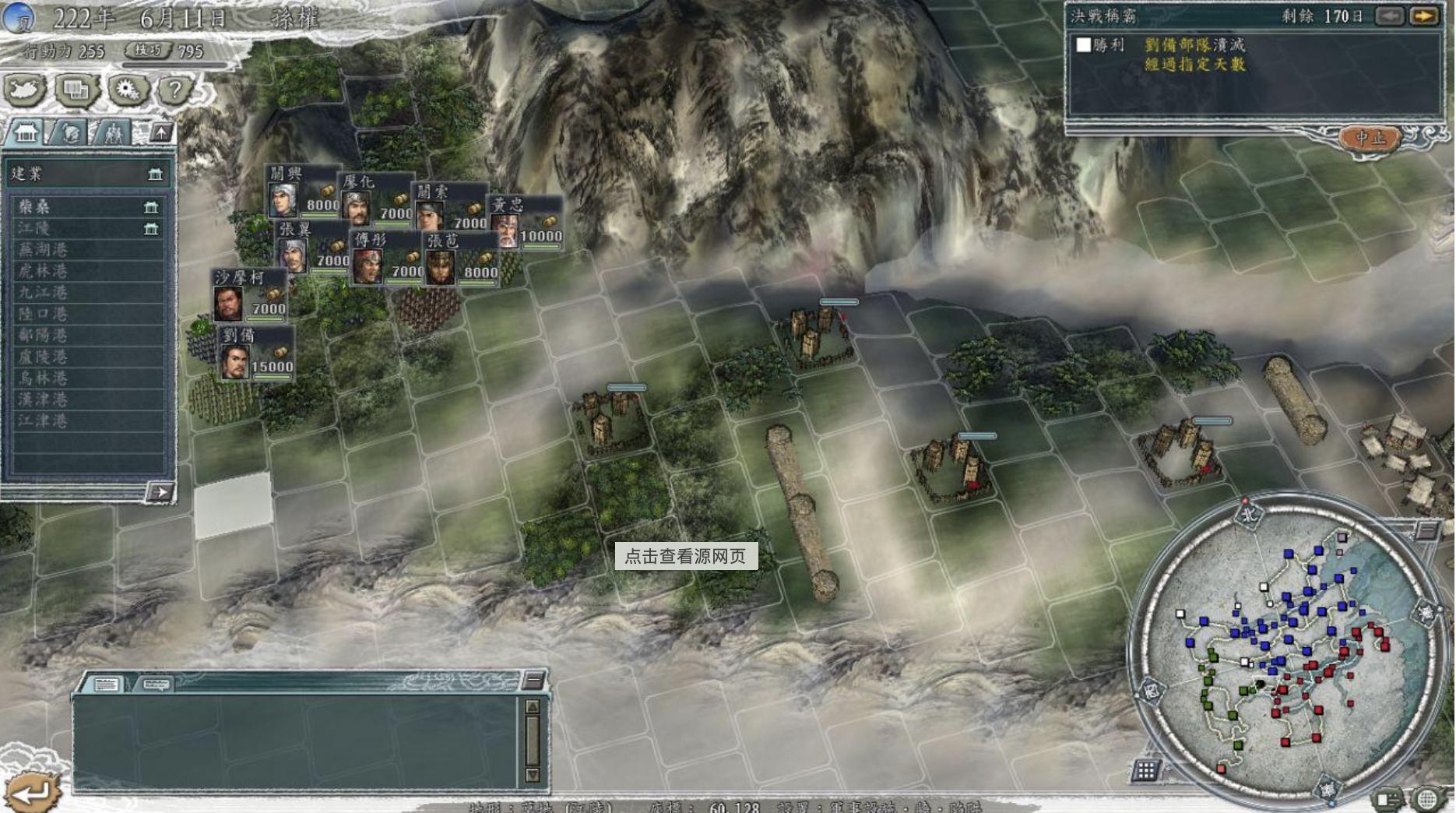Abort the battle with 中止 button
The height and width of the screenshot is (813, 1456).
point(1370,138)
